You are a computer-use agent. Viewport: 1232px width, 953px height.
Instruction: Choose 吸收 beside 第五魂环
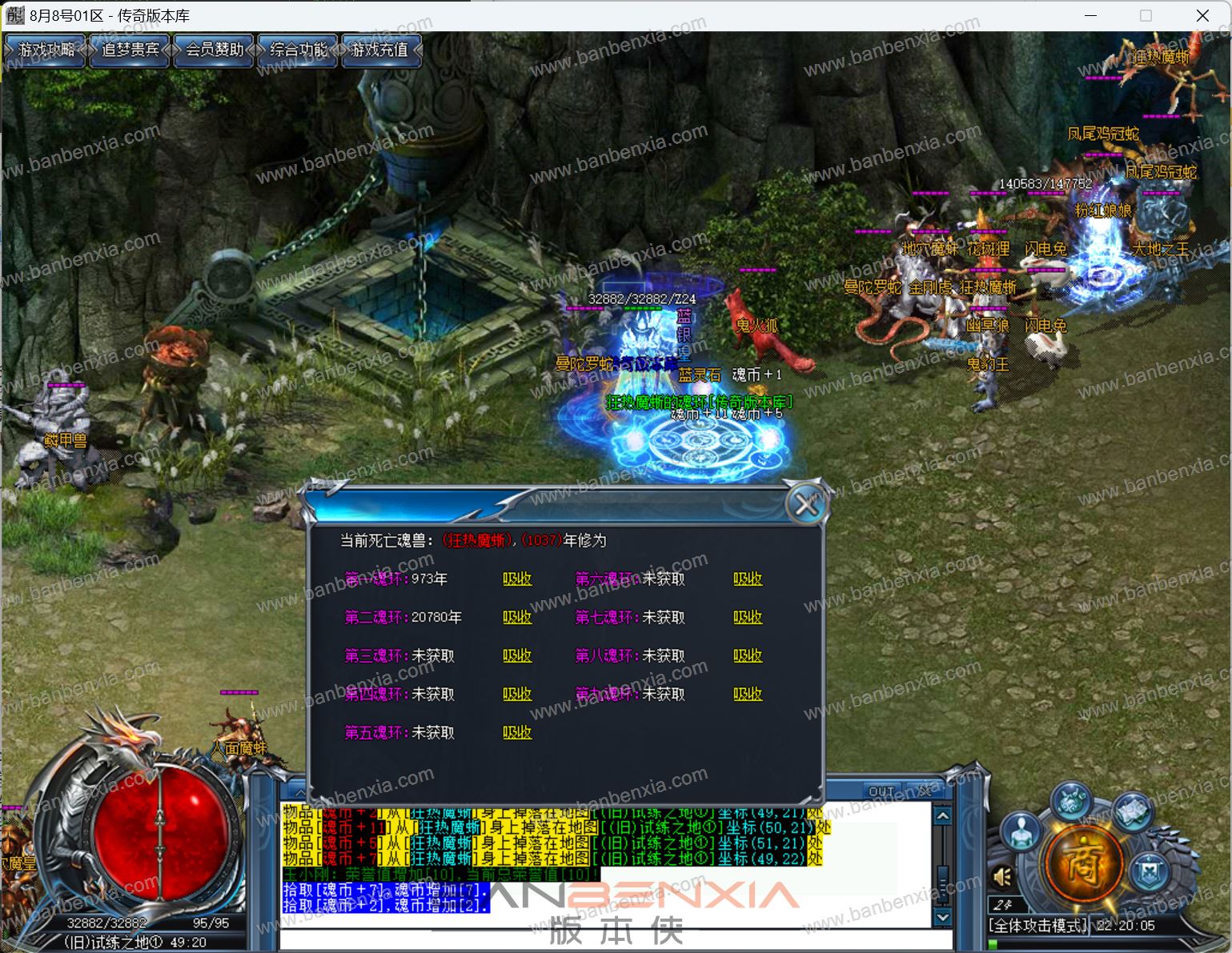point(517,732)
